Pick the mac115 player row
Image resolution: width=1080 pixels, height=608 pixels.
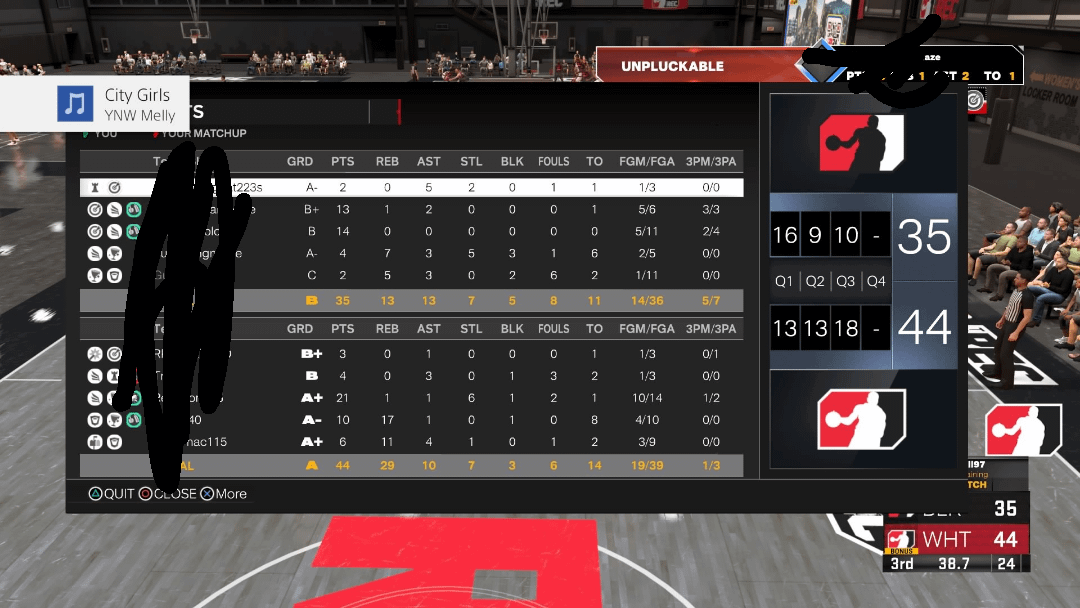pos(412,442)
